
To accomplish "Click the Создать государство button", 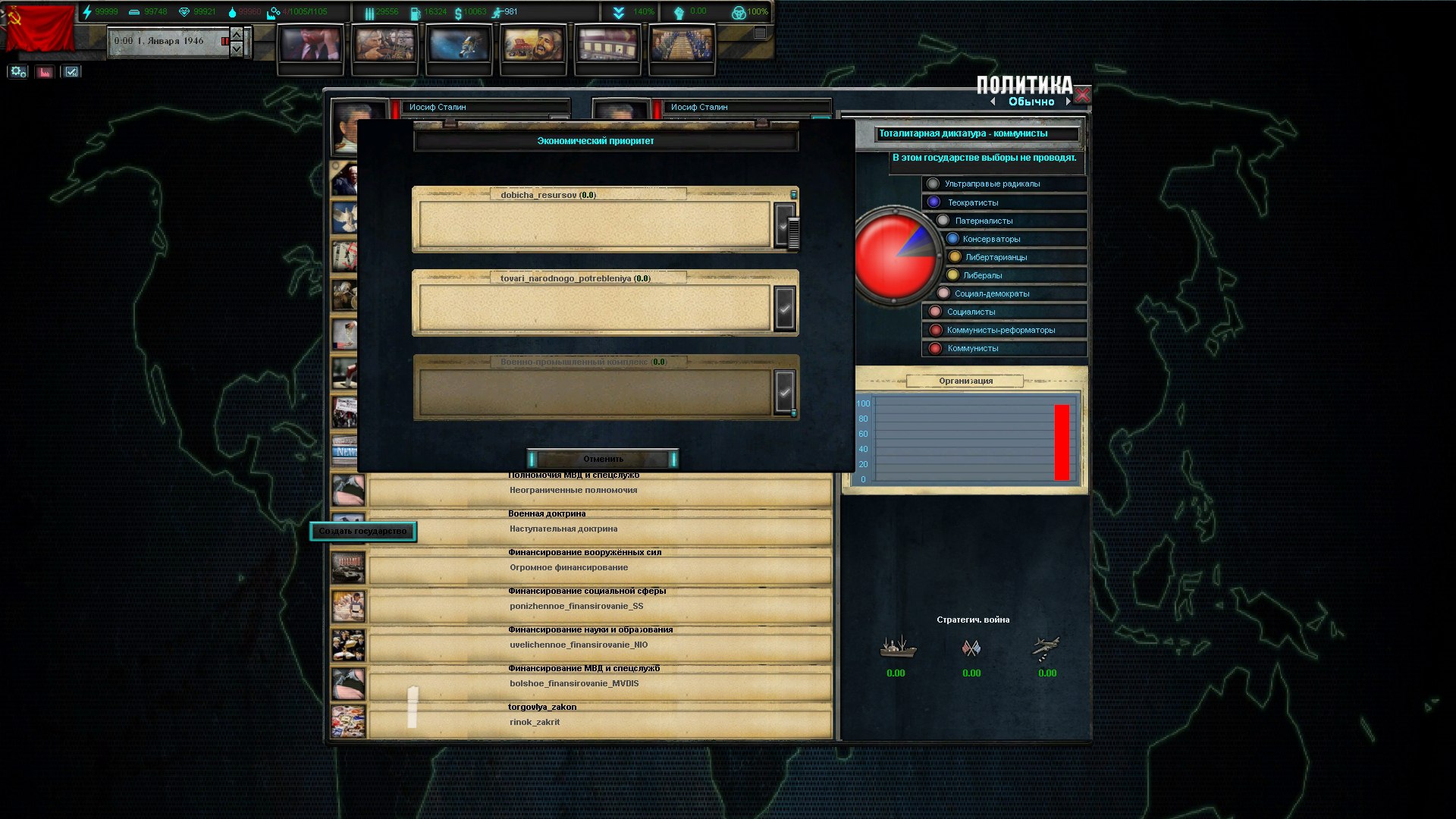I will [362, 531].
